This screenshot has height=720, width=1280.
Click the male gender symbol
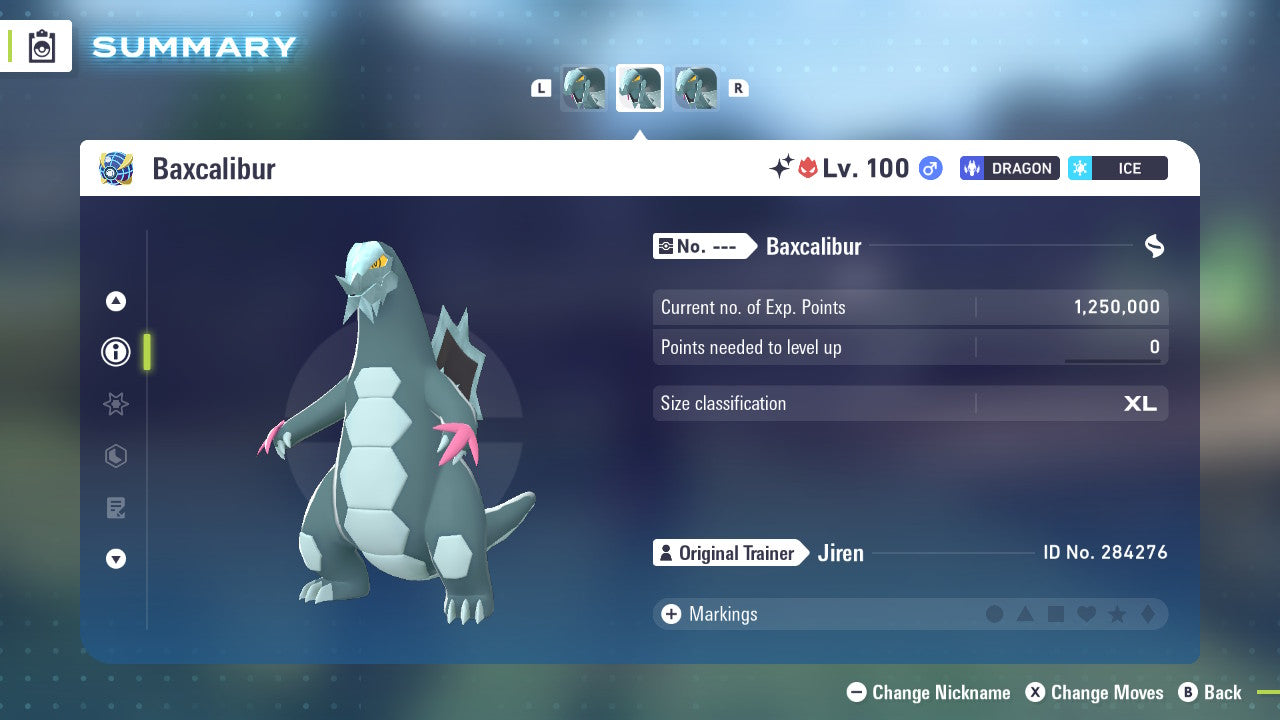(930, 168)
